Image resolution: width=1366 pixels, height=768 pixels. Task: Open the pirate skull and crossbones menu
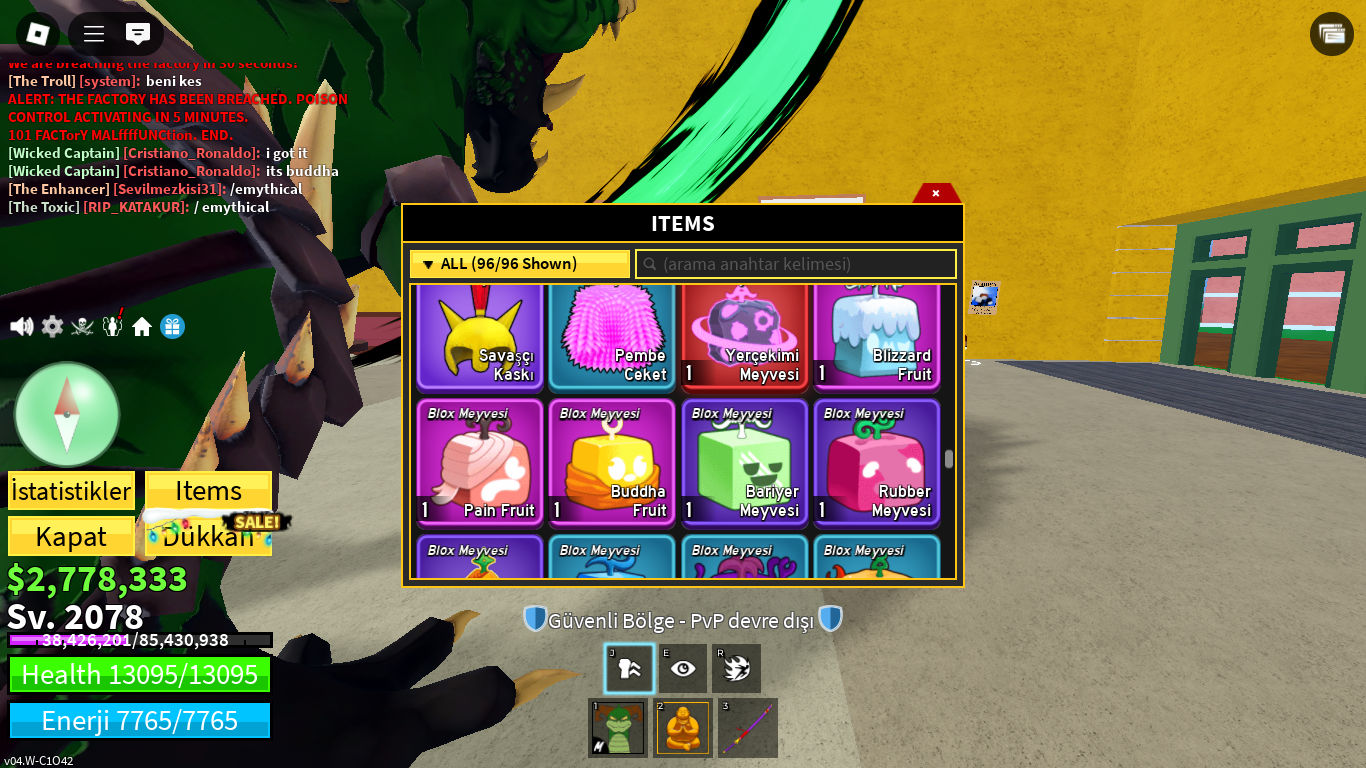[x=82, y=326]
